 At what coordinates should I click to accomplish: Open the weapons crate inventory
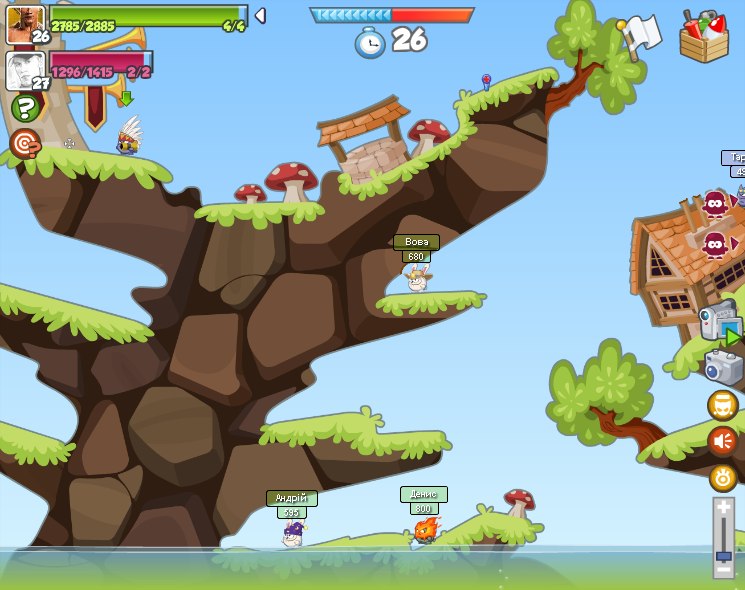click(704, 37)
